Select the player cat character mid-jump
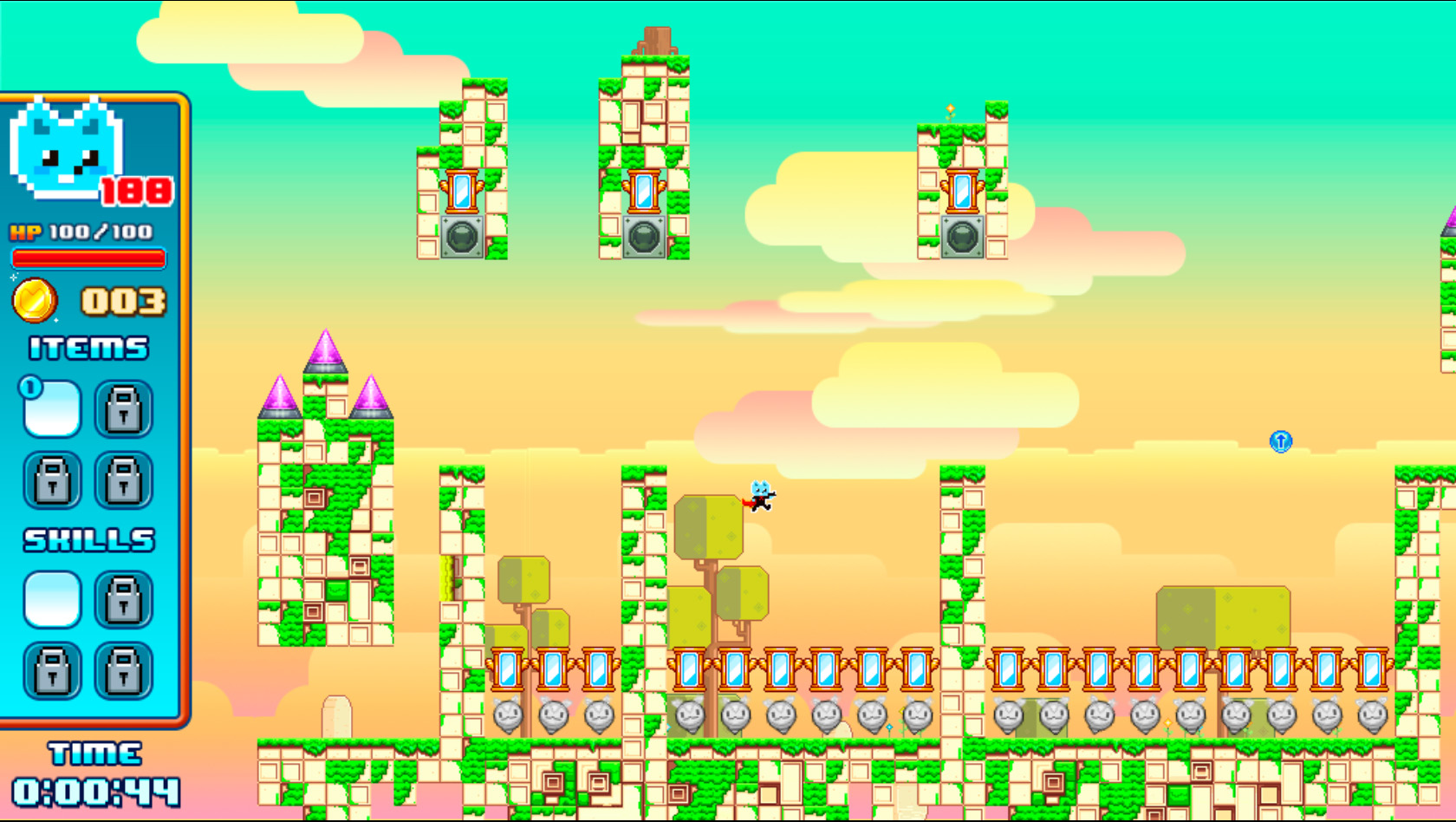The height and width of the screenshot is (822, 1456). pos(760,497)
